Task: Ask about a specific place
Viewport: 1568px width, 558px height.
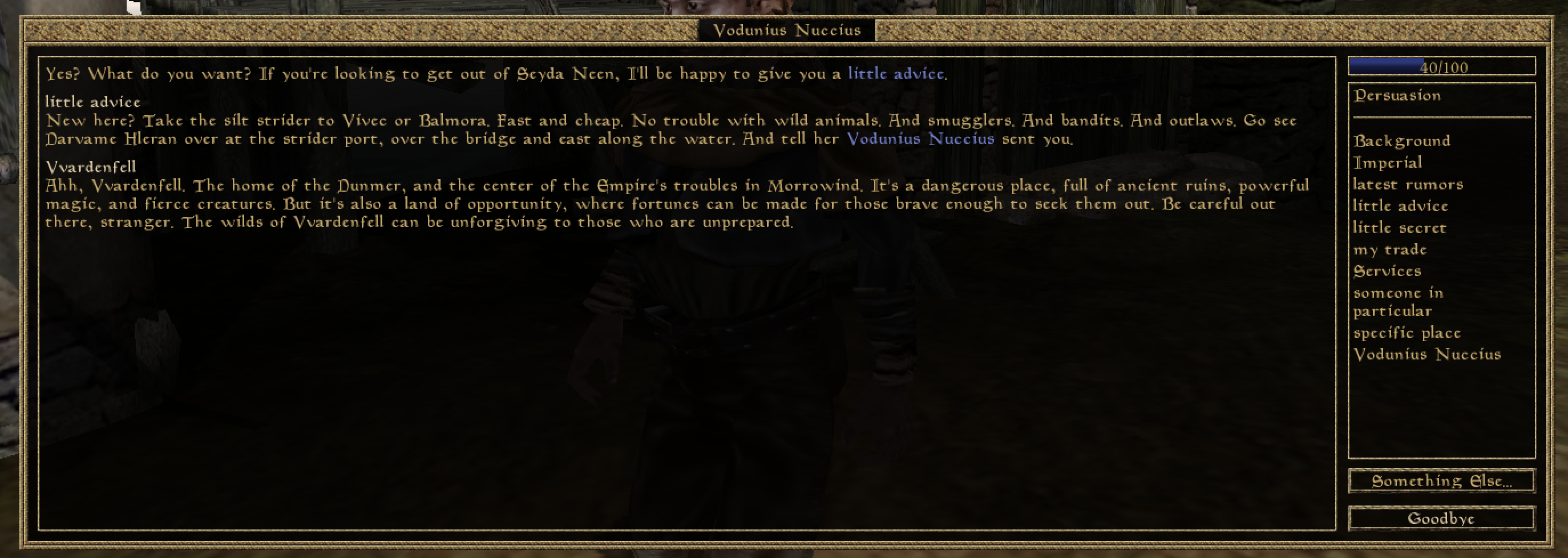Action: point(1406,333)
